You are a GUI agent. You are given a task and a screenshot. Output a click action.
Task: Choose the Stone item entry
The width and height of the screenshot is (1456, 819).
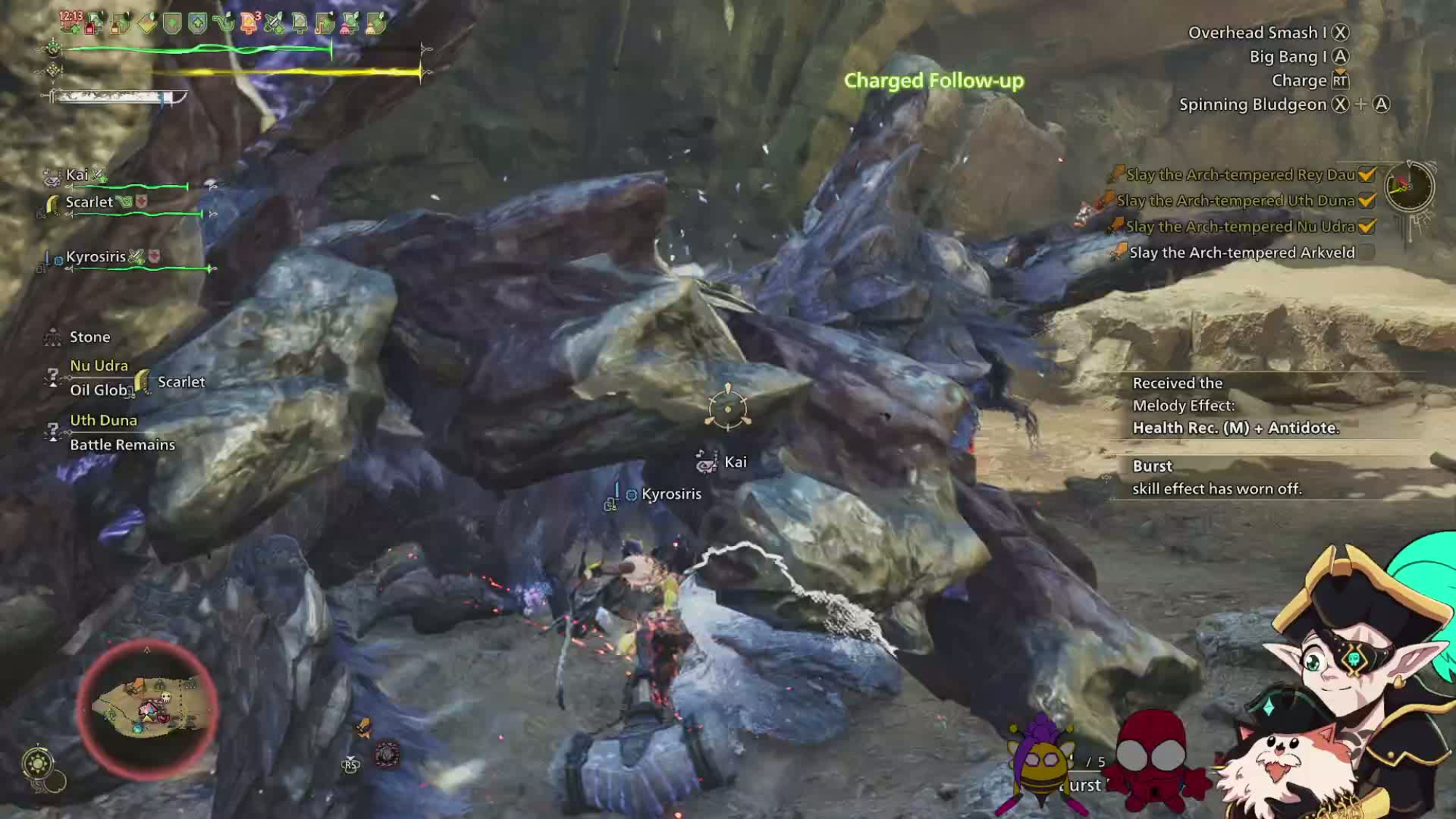90,337
